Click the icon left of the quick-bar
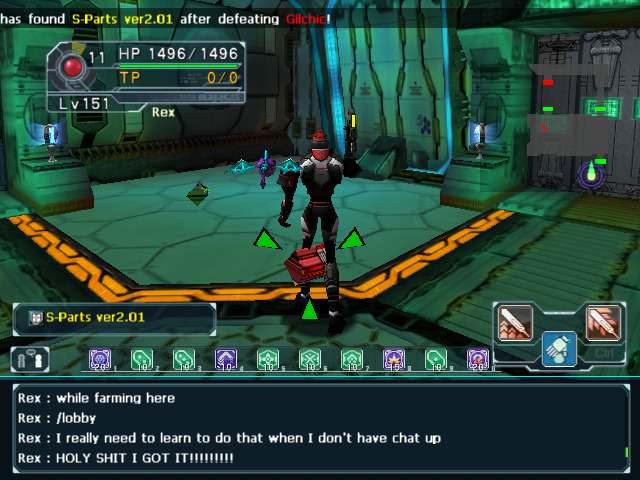The width and height of the screenshot is (640, 480). pos(30,359)
